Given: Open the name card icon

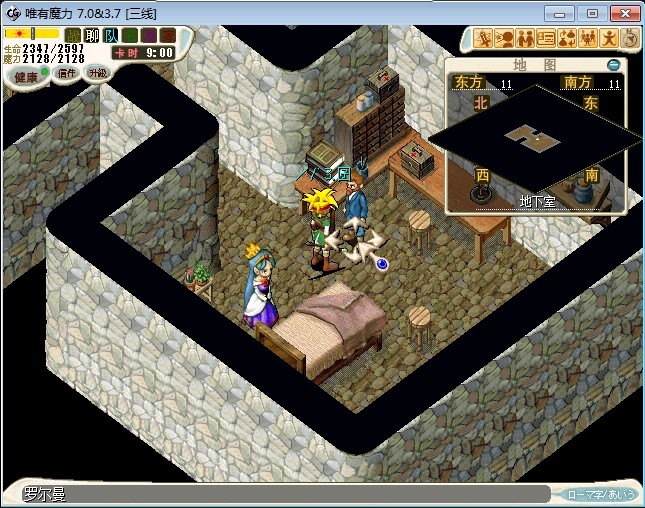Looking at the screenshot, I should pyautogui.click(x=546, y=39).
